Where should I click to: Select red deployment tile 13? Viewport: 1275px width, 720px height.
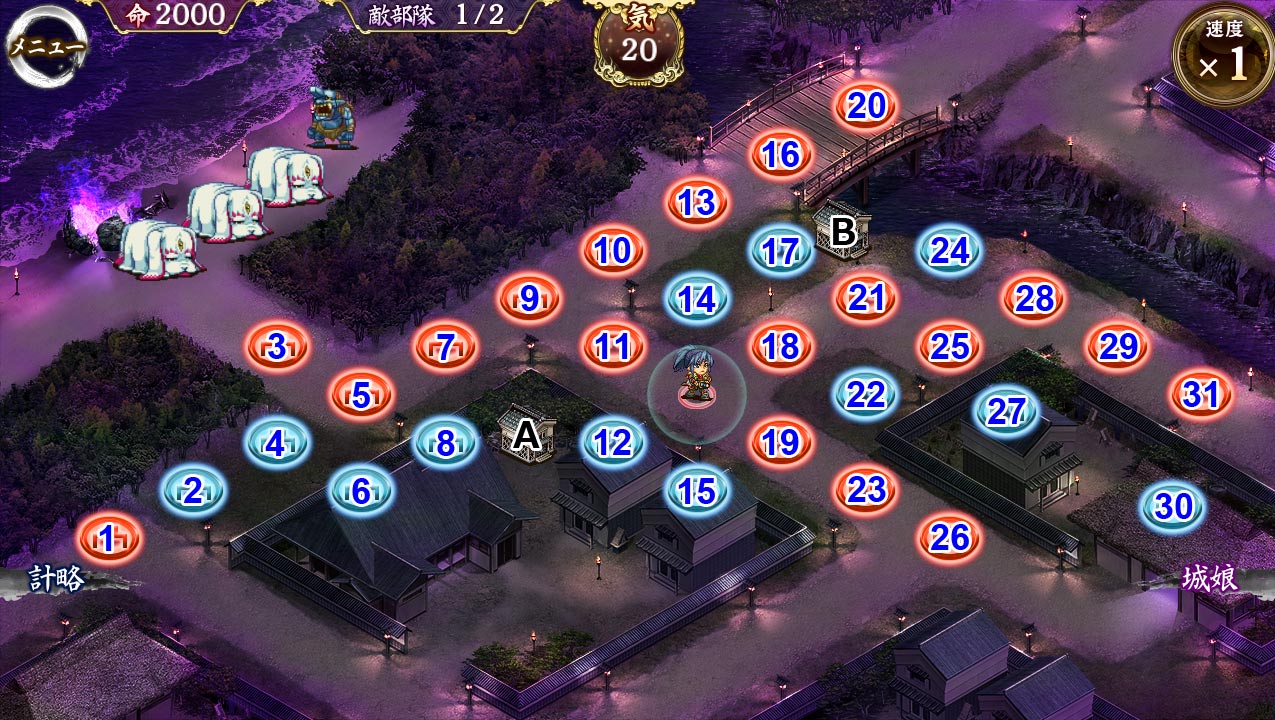click(697, 203)
